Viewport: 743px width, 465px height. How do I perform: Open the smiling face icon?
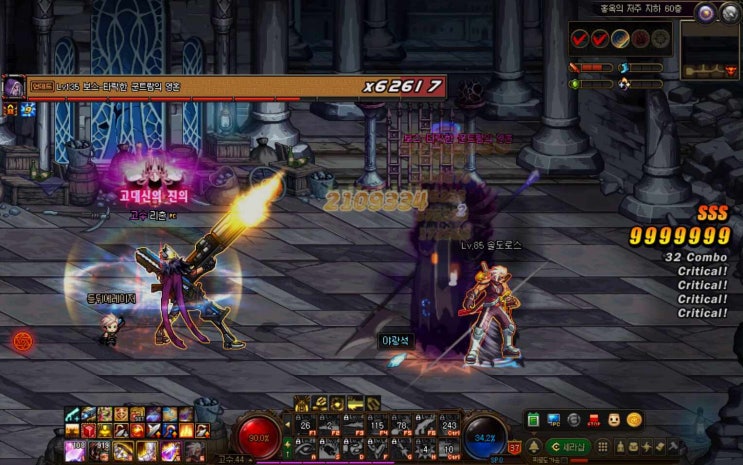614,420
